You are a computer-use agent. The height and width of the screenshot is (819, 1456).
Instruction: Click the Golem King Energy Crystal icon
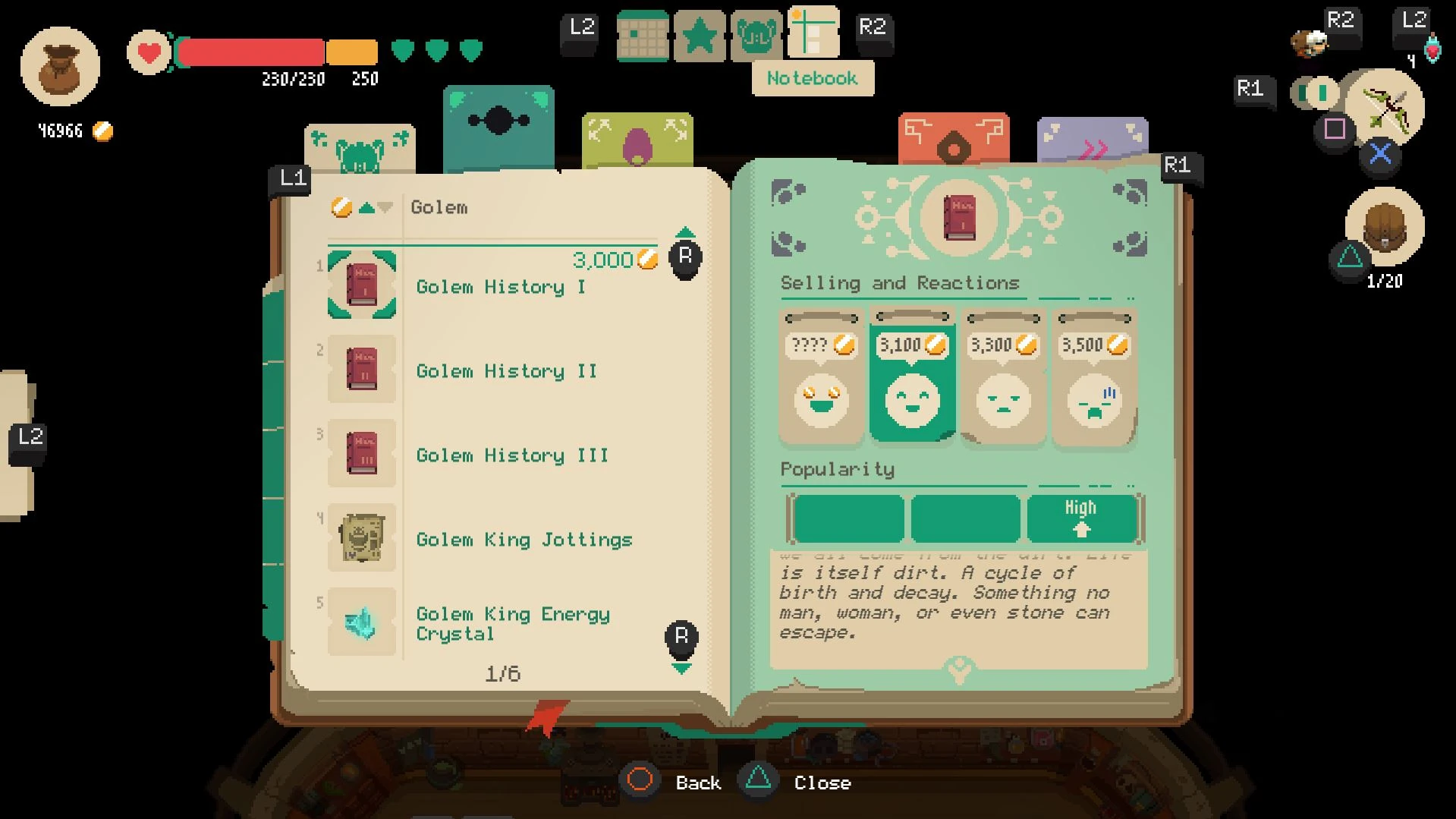click(362, 622)
